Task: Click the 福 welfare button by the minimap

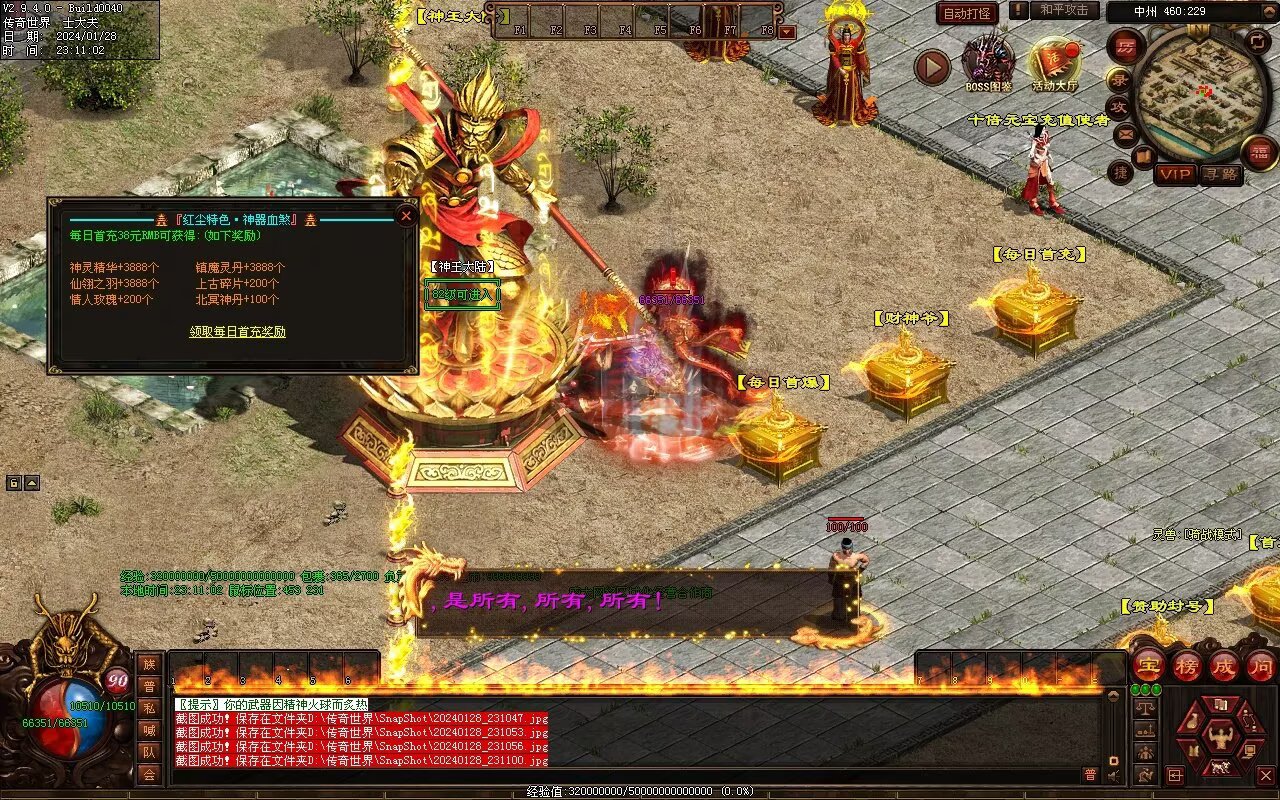Action: coord(1259,153)
